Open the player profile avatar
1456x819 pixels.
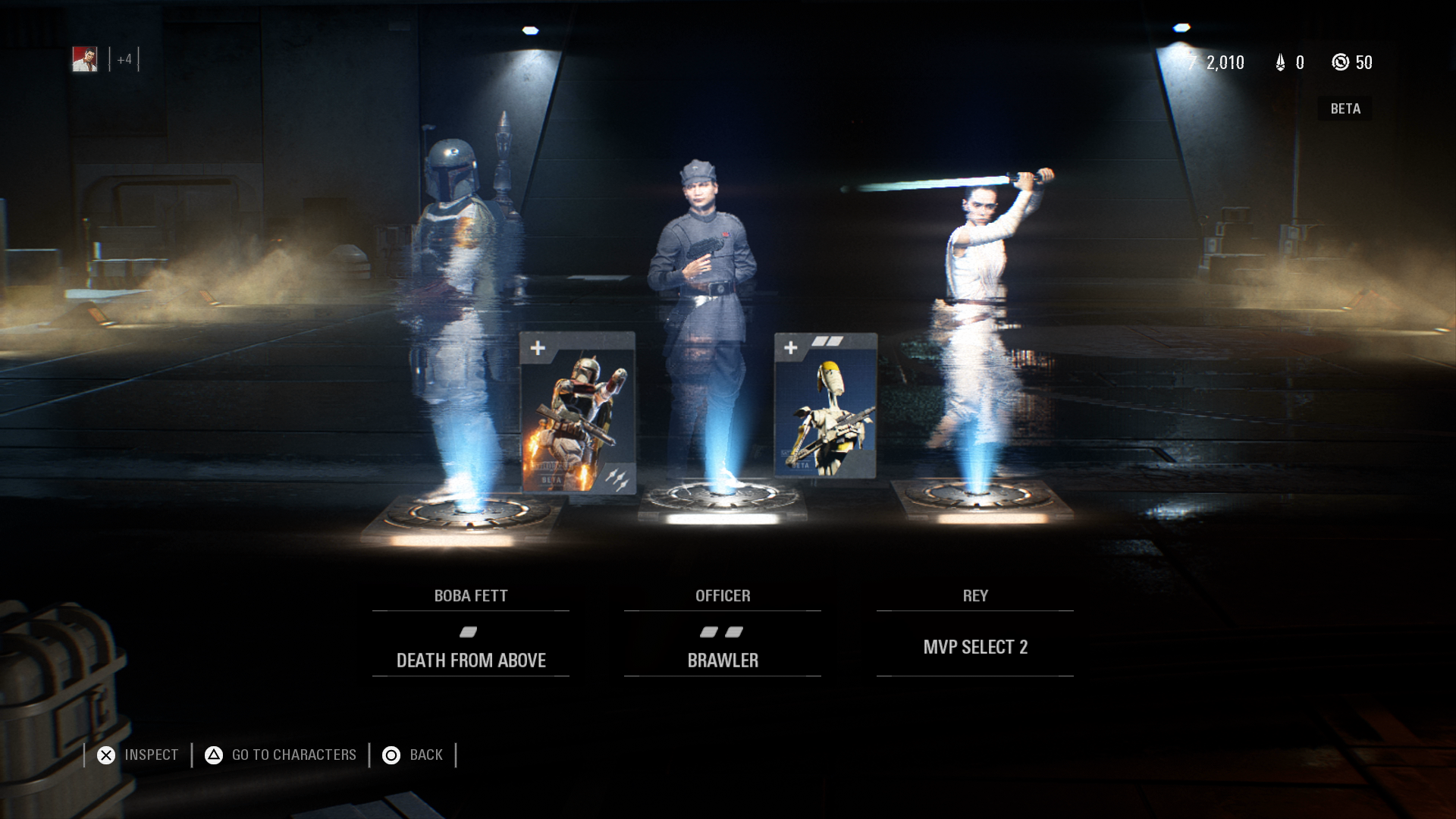85,59
